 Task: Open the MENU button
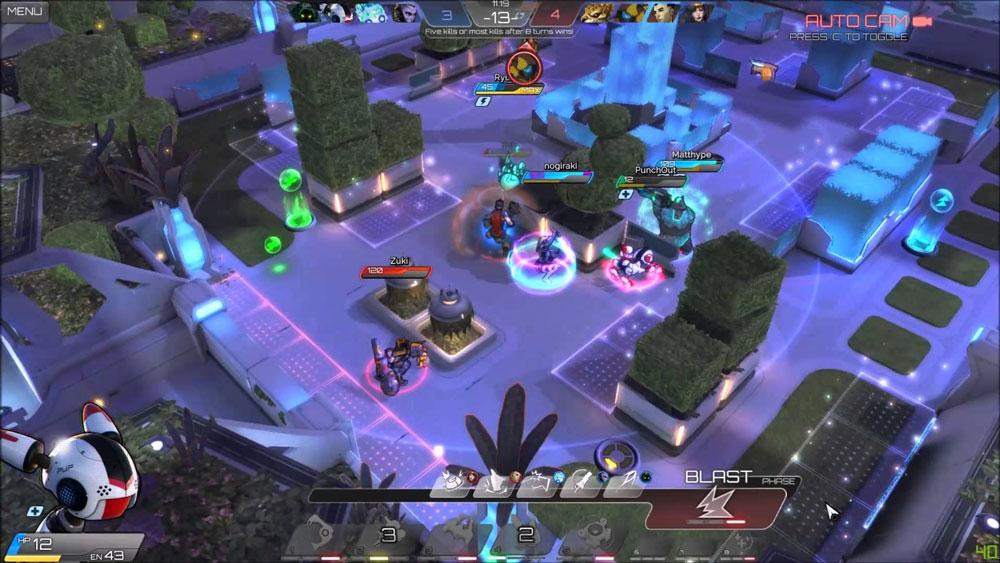[24, 12]
